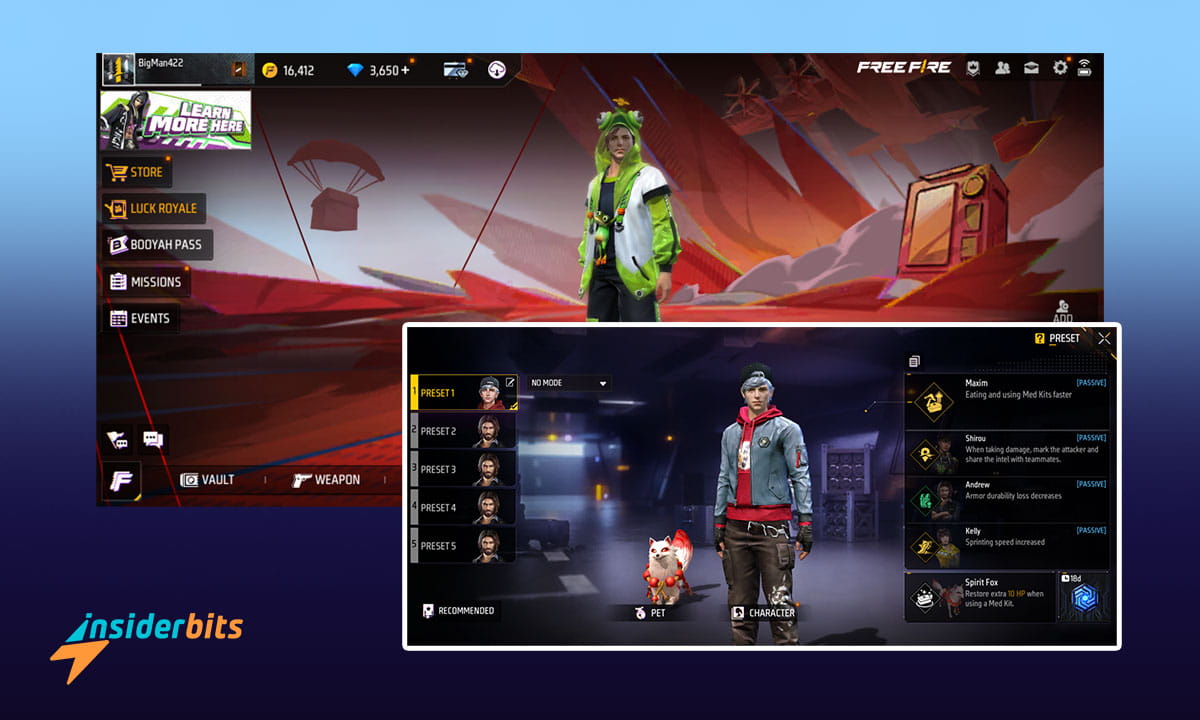Open the Missions menu
Screen dimensions: 1200x720
[x=146, y=282]
